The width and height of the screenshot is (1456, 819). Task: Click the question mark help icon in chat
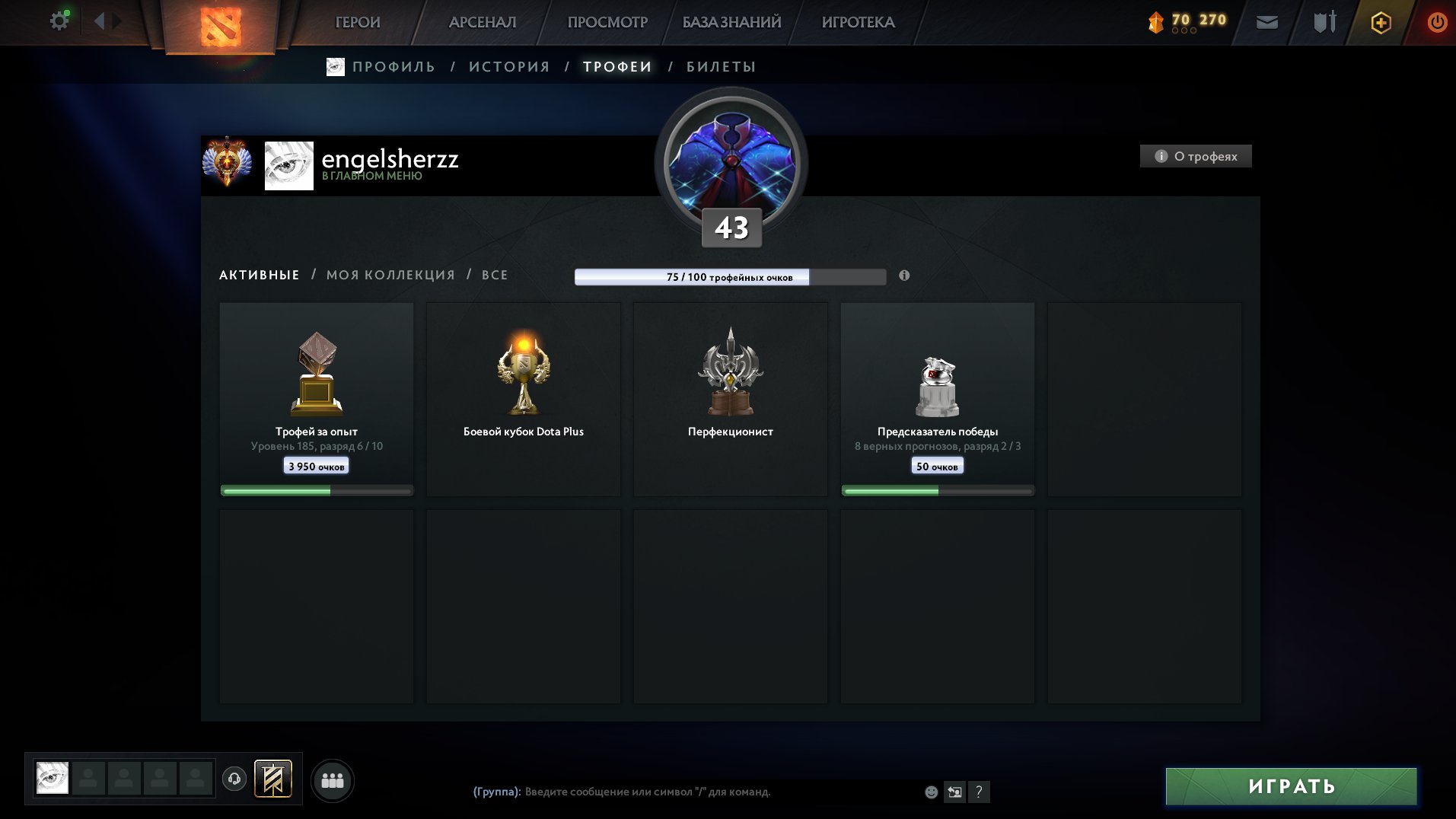979,792
